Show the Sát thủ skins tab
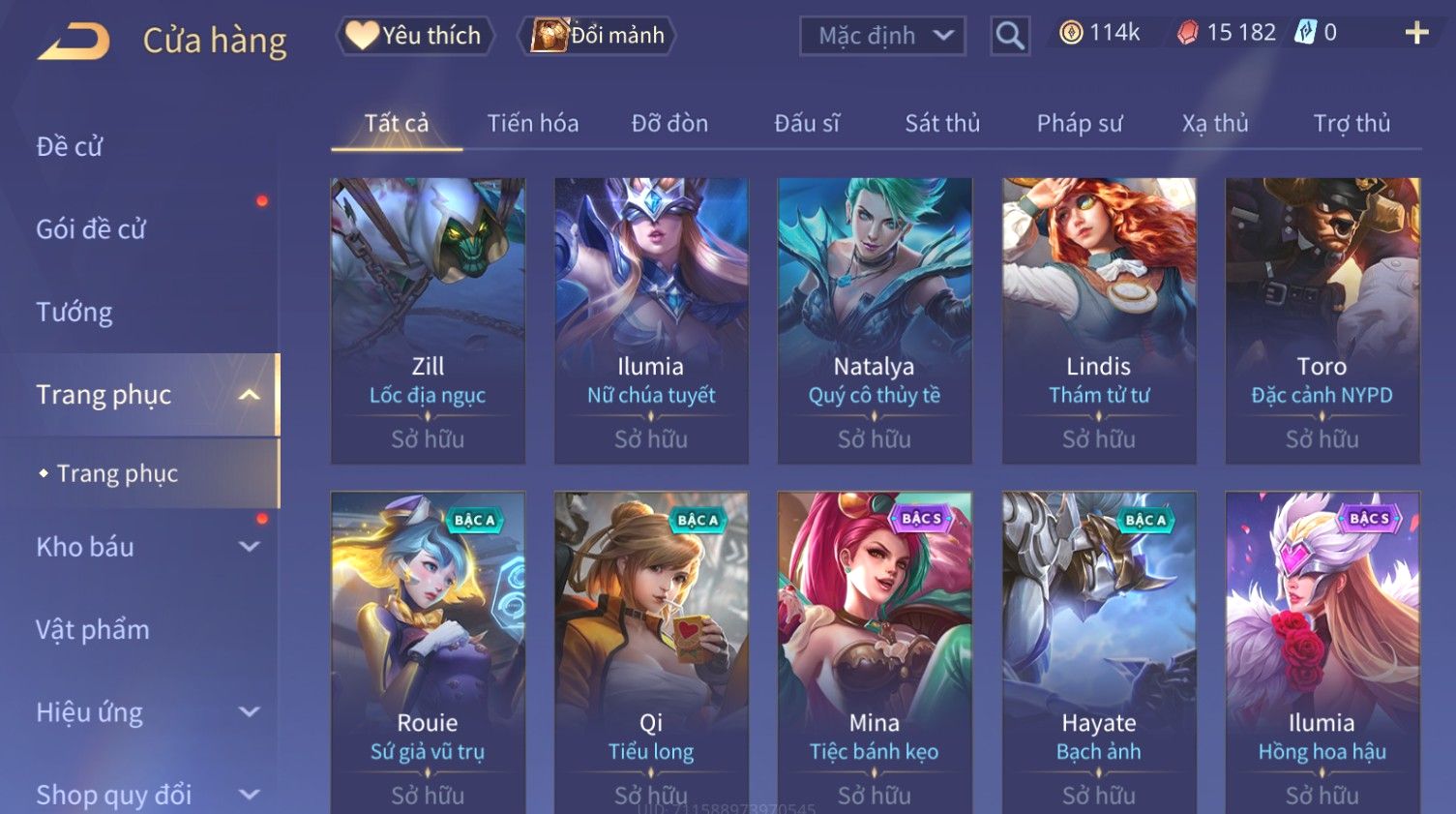This screenshot has height=814, width=1456. (x=942, y=124)
